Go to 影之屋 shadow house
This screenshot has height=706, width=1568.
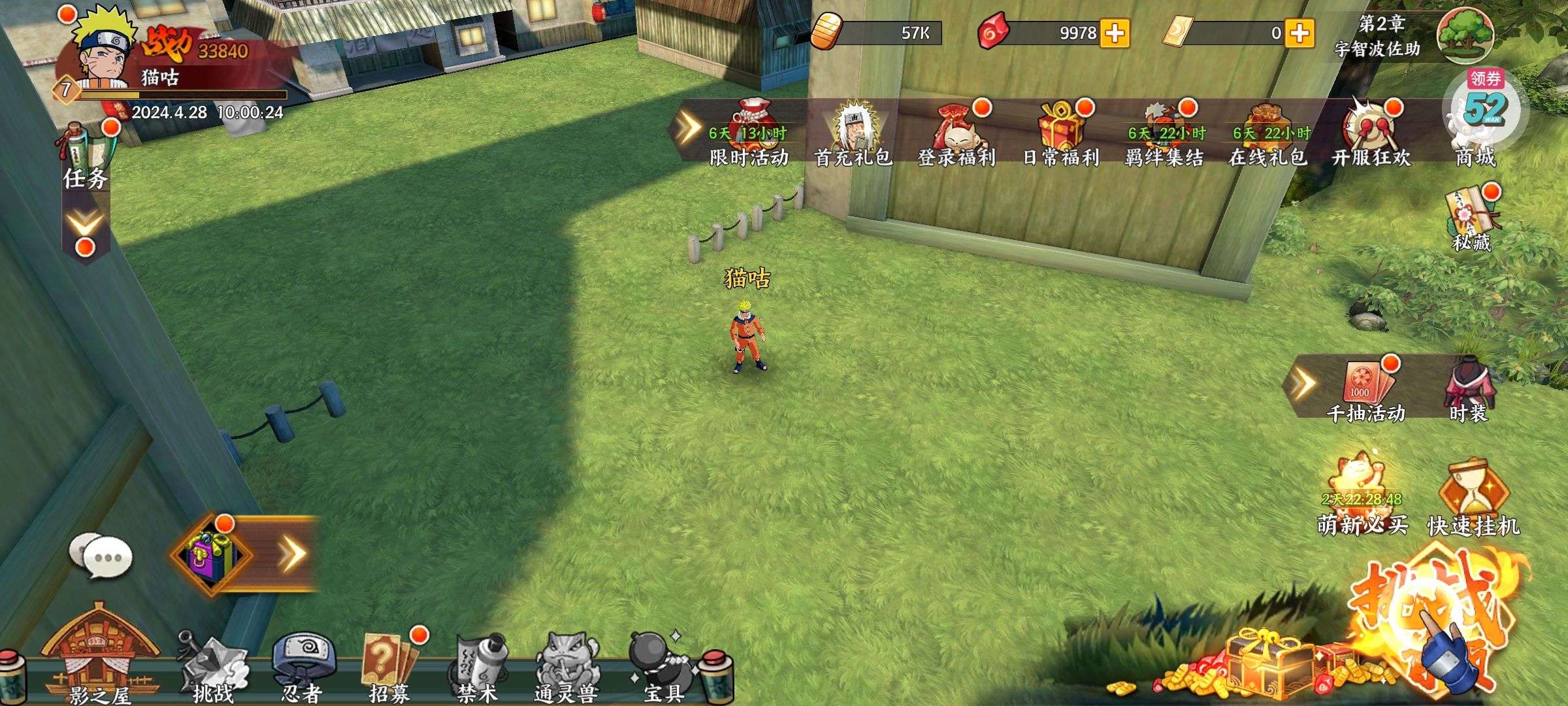click(98, 660)
